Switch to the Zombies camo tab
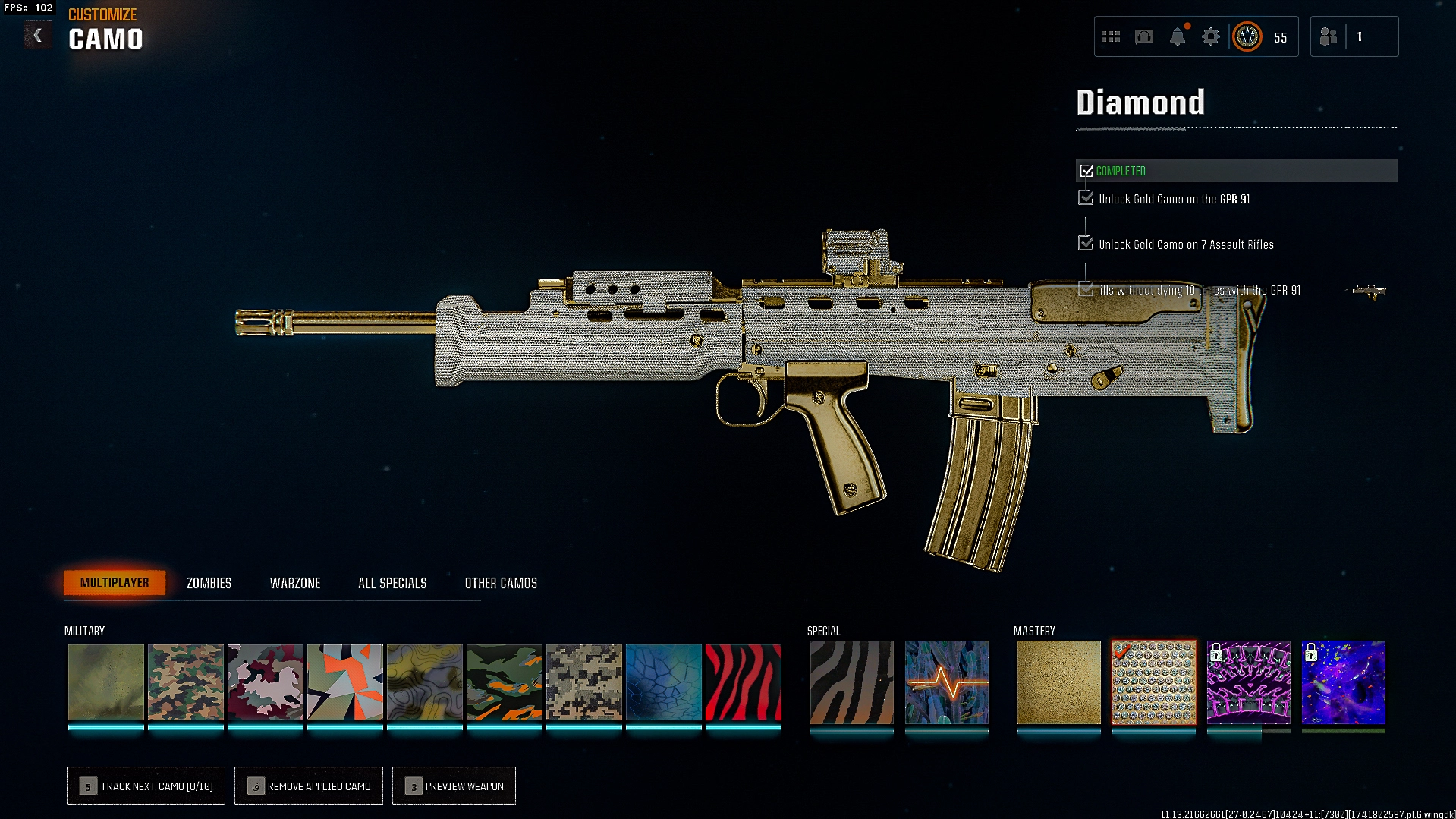The image size is (1456, 819). (x=209, y=583)
